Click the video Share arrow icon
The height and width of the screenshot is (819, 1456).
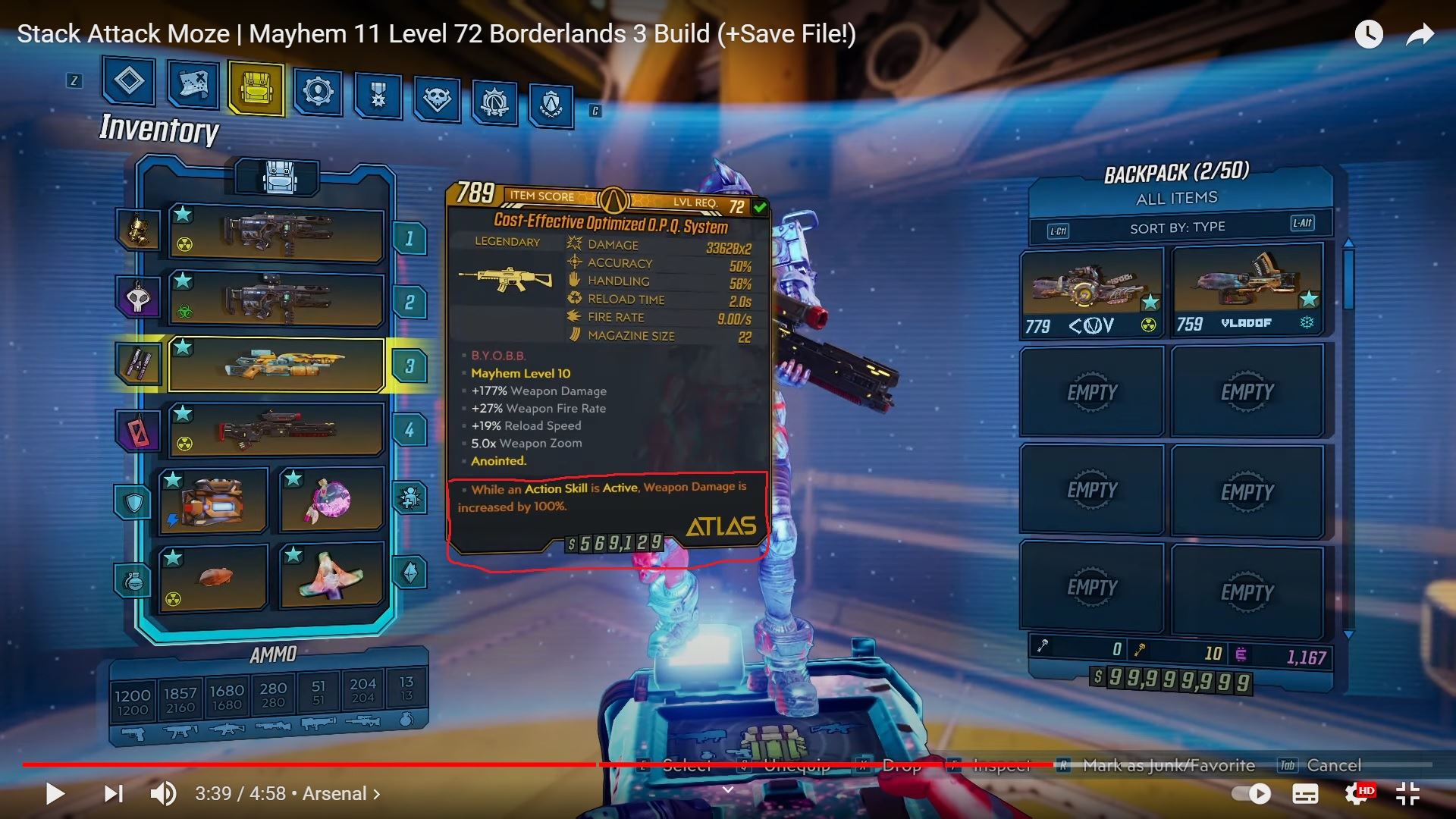point(1420,33)
